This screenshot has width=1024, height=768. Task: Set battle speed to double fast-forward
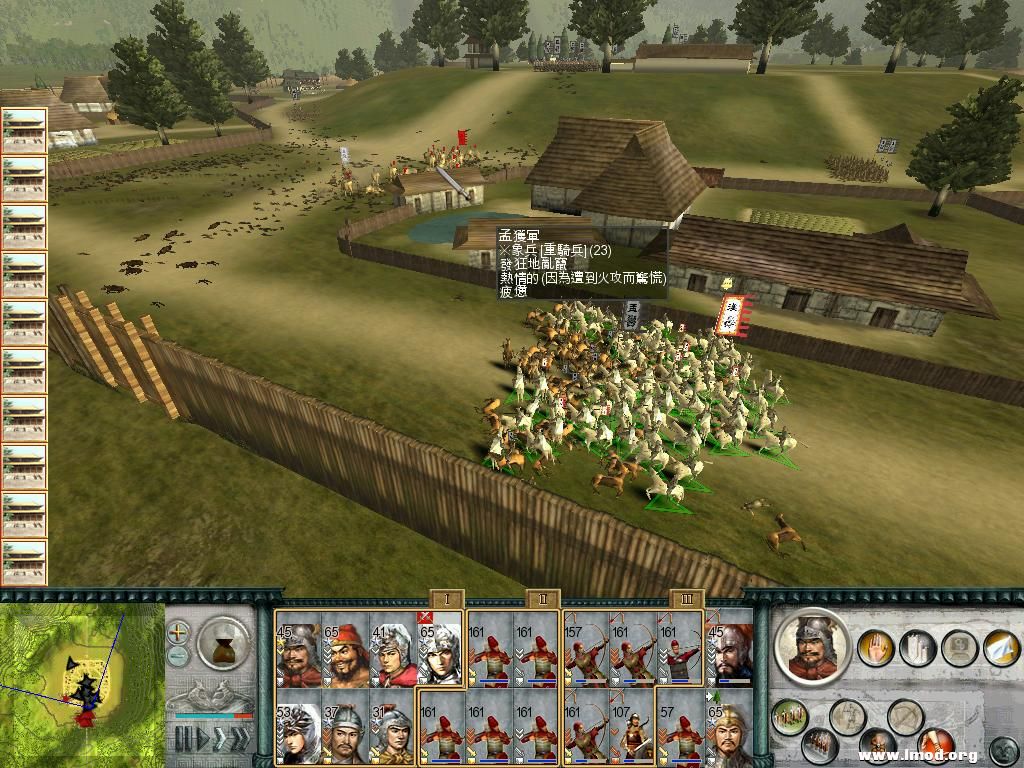218,740
